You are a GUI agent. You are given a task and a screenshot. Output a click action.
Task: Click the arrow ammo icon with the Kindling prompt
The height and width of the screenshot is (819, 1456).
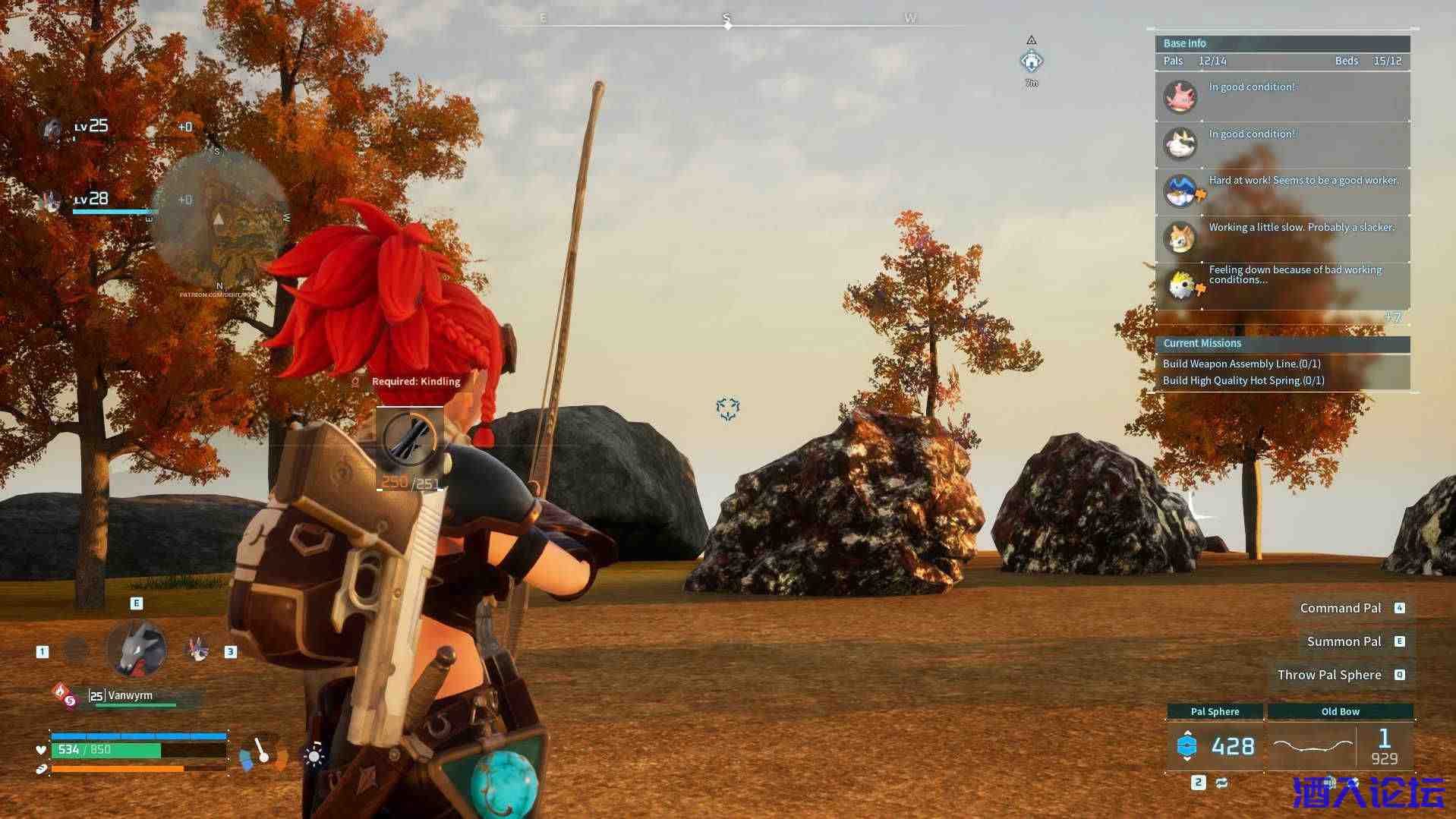409,439
